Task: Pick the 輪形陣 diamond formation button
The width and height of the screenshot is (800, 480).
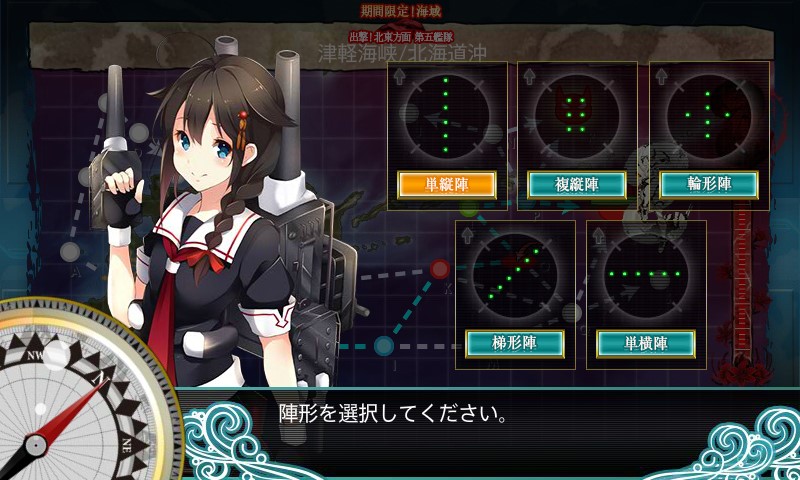Action: (x=709, y=185)
